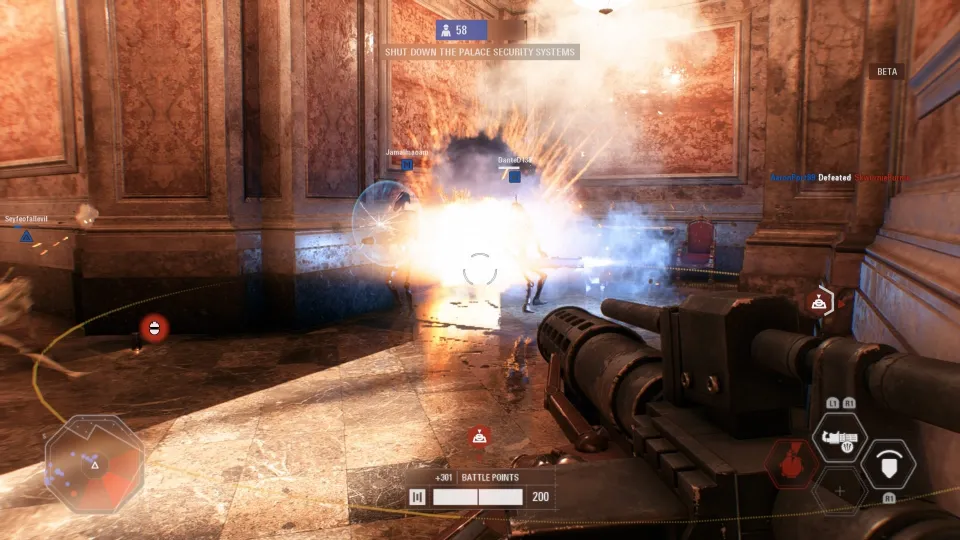Image resolution: width=960 pixels, height=540 pixels.
Task: Click the palace security objective banner
Action: pos(480,52)
